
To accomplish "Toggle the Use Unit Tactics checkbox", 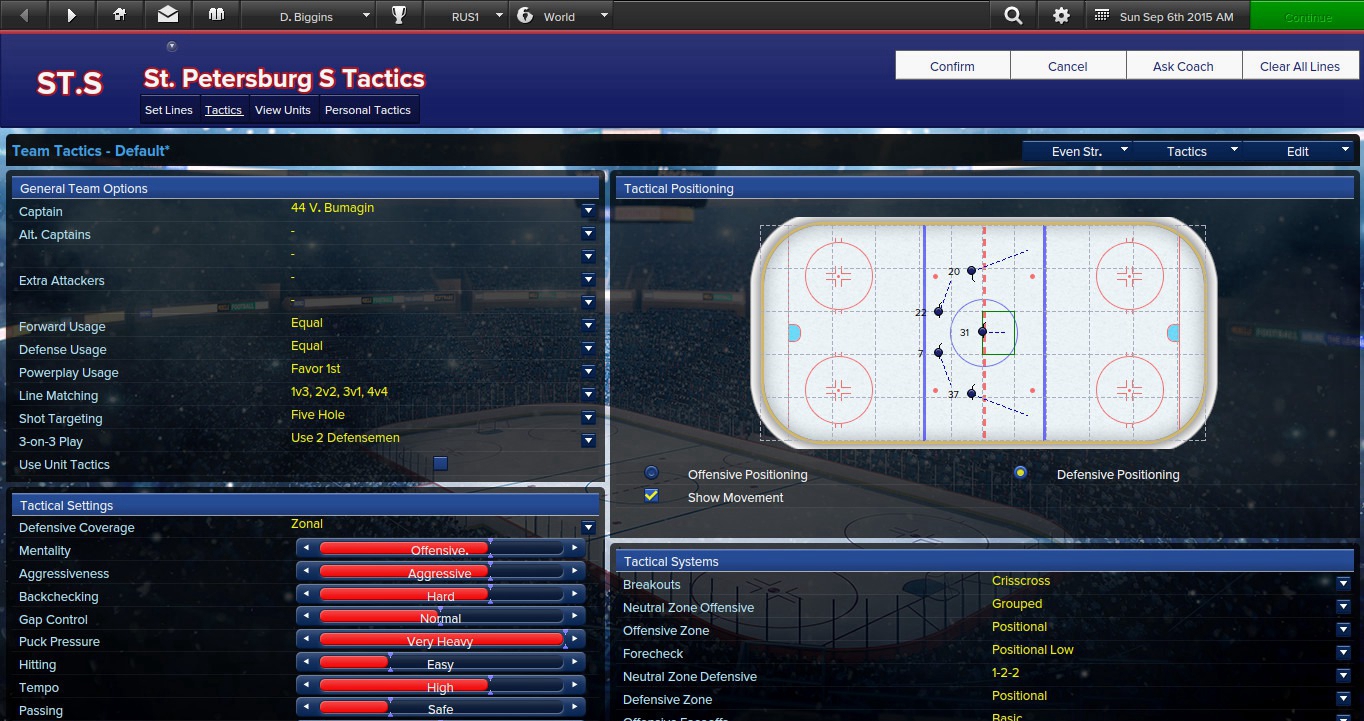I will click(x=440, y=464).
